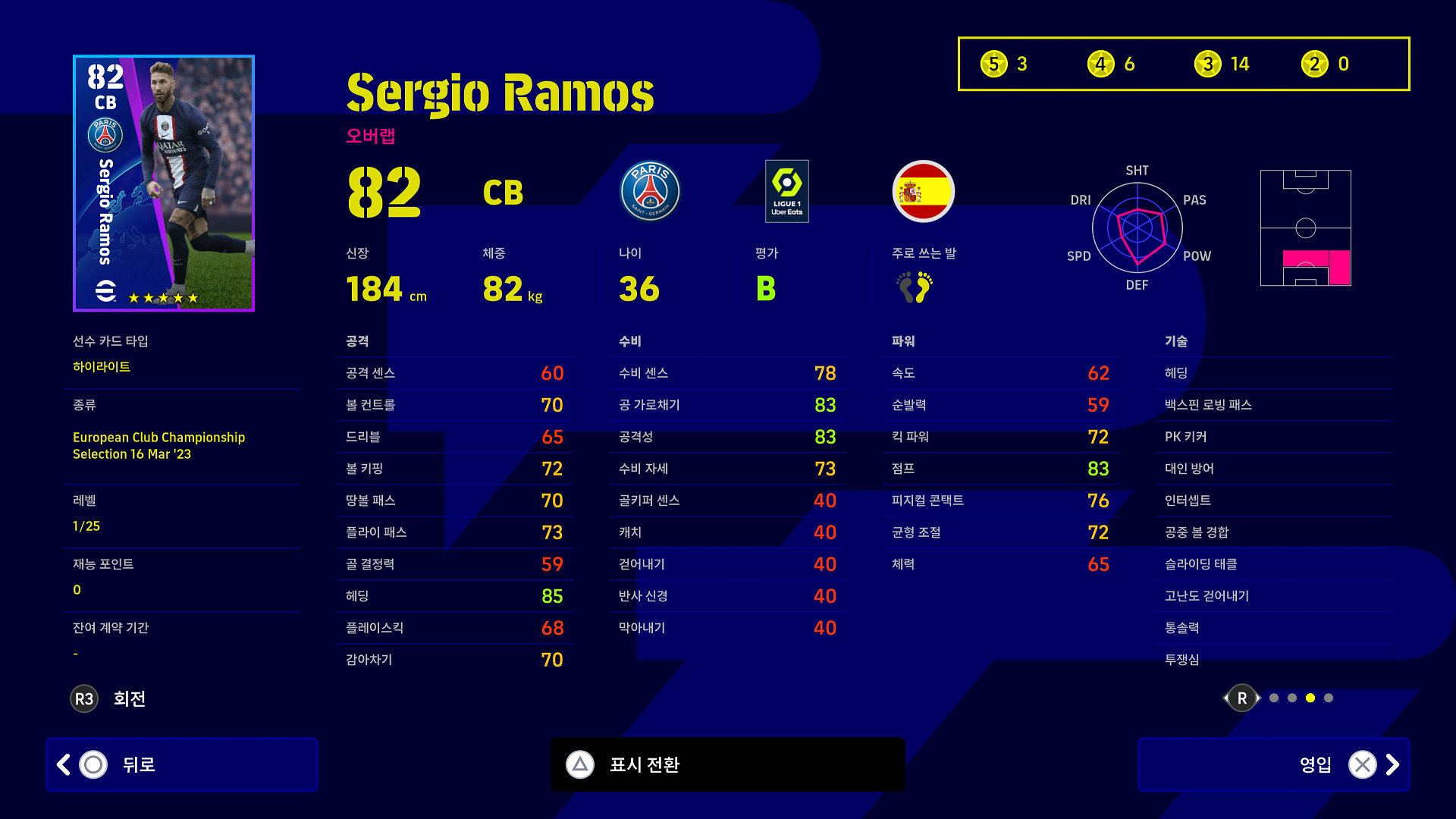Choose the 통솔력 skill entry
Screen dimensions: 1456x819
tap(1279, 628)
